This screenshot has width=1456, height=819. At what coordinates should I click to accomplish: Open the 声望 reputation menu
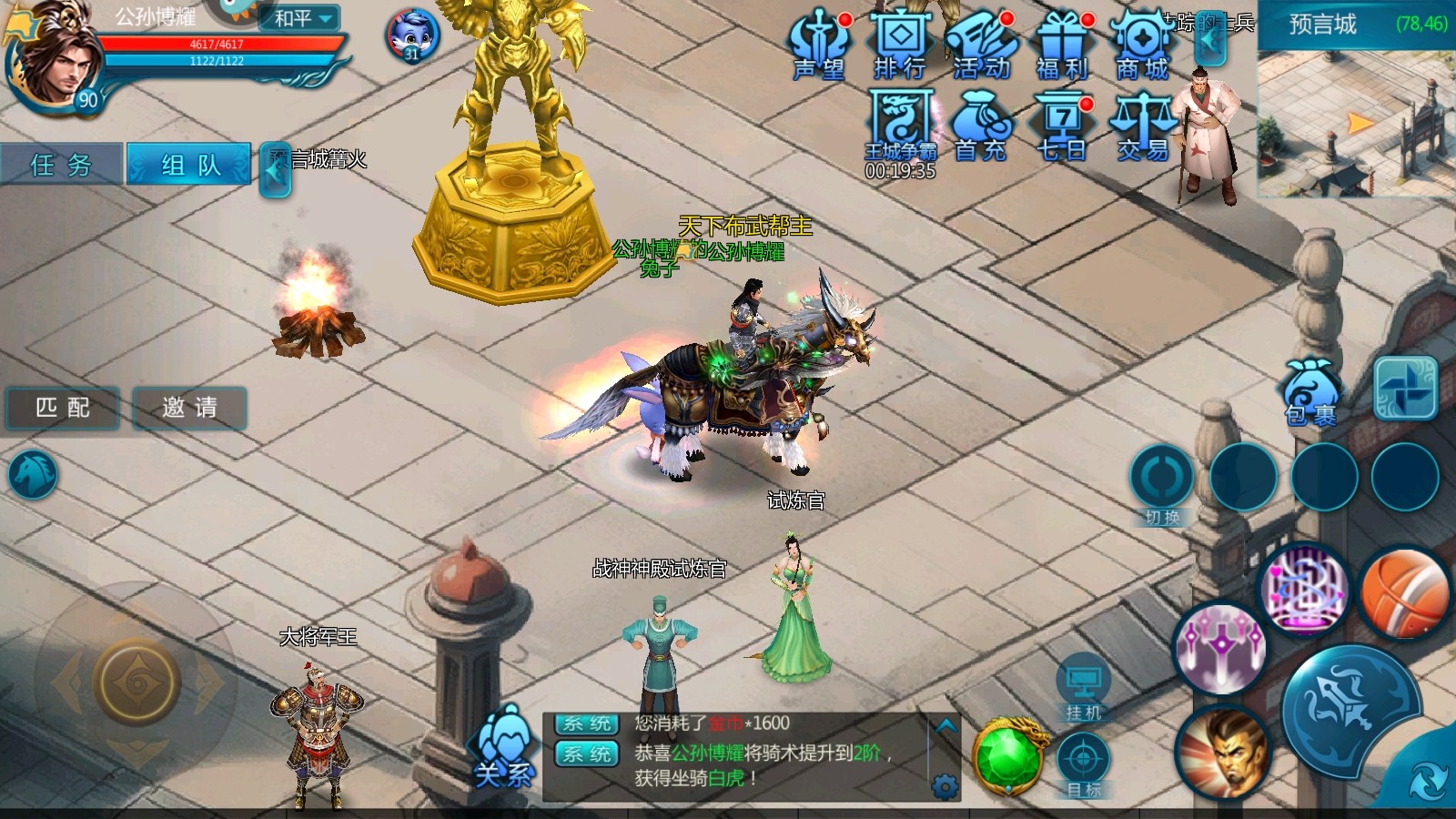pos(819,45)
